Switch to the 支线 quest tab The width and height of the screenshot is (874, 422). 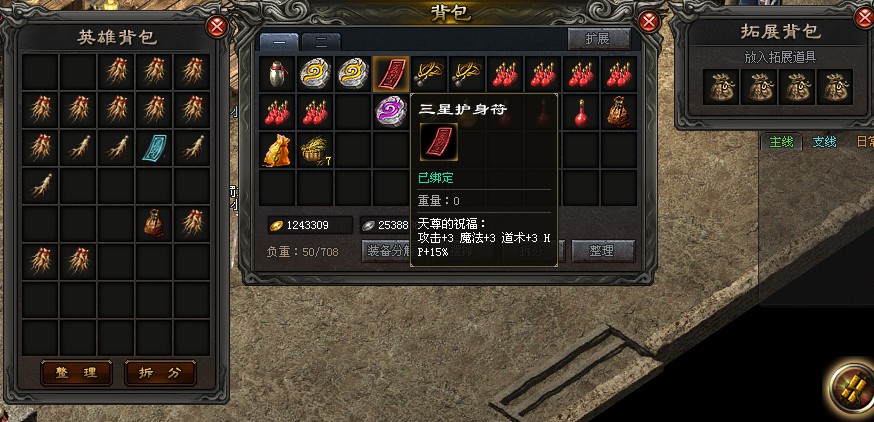(824, 142)
